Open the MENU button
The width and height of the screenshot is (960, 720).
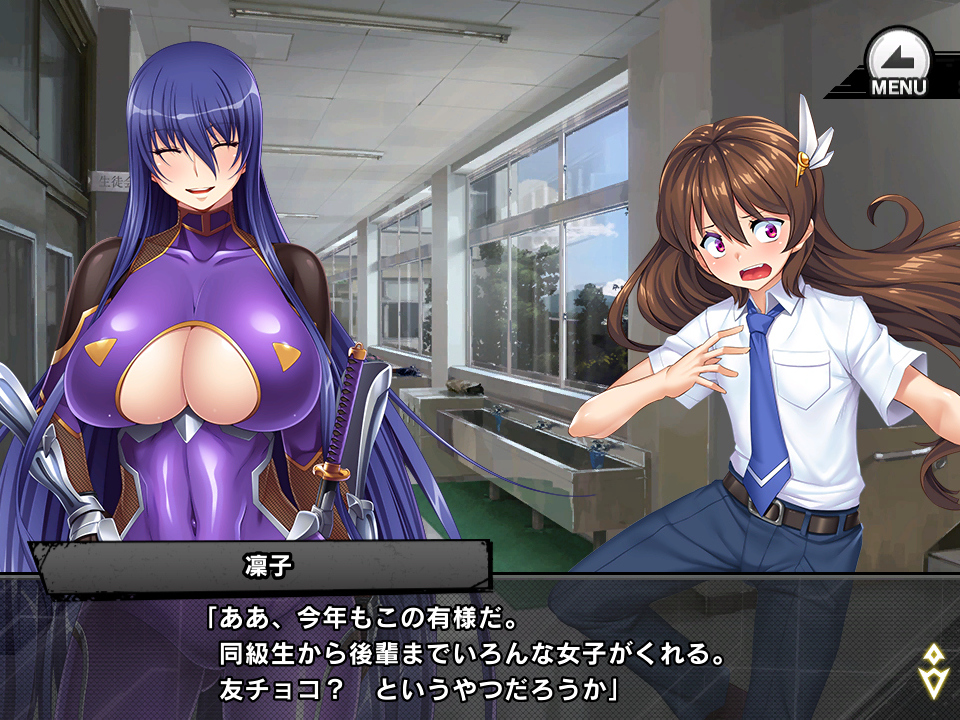897,63
